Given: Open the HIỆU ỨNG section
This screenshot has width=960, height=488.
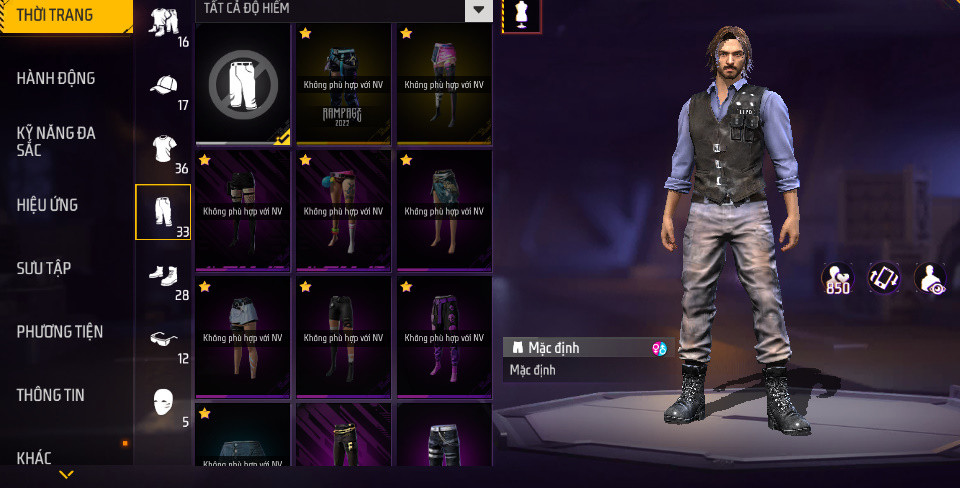Looking at the screenshot, I should [47, 205].
